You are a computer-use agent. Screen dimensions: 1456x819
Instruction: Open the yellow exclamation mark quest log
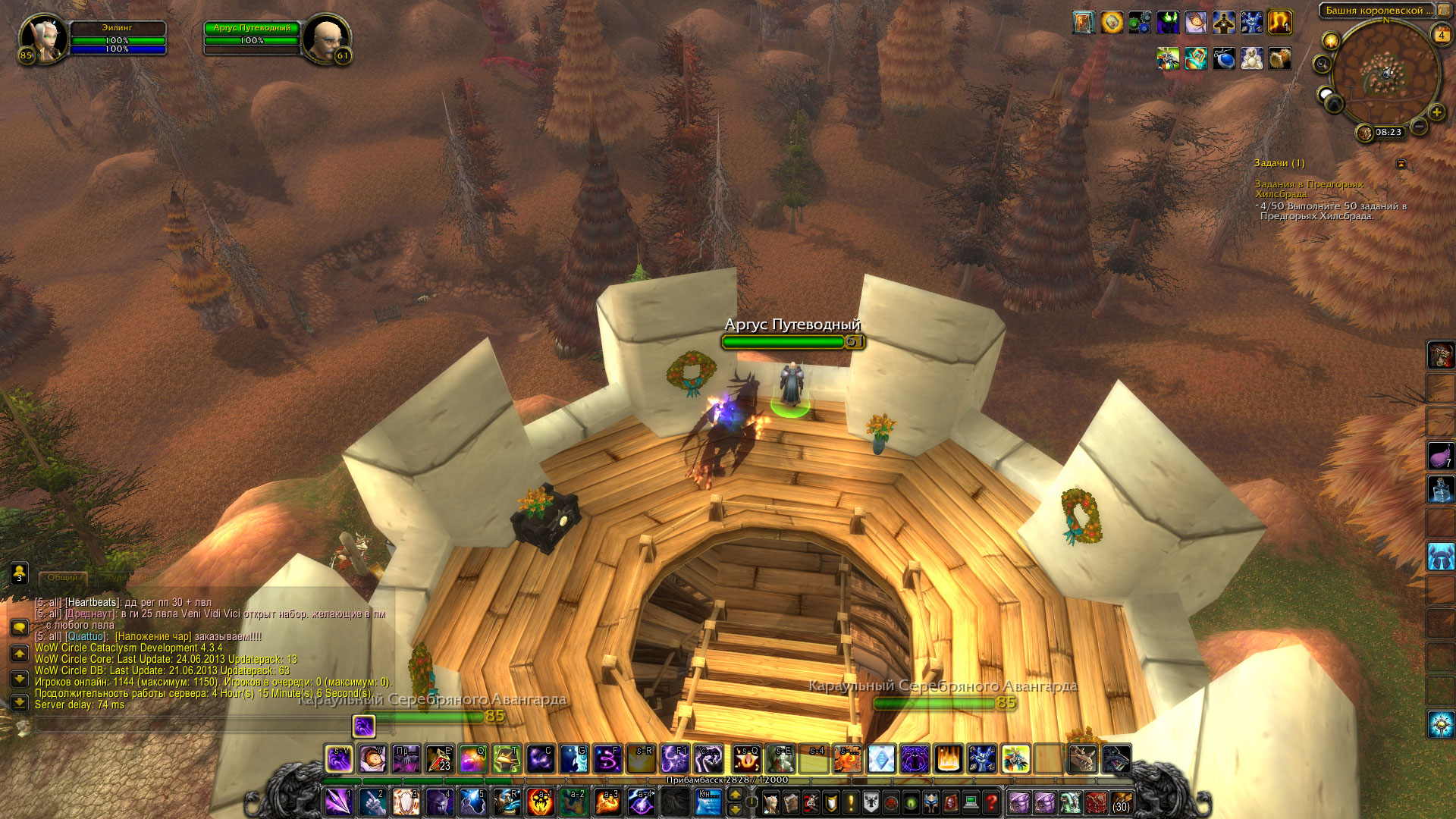(851, 802)
